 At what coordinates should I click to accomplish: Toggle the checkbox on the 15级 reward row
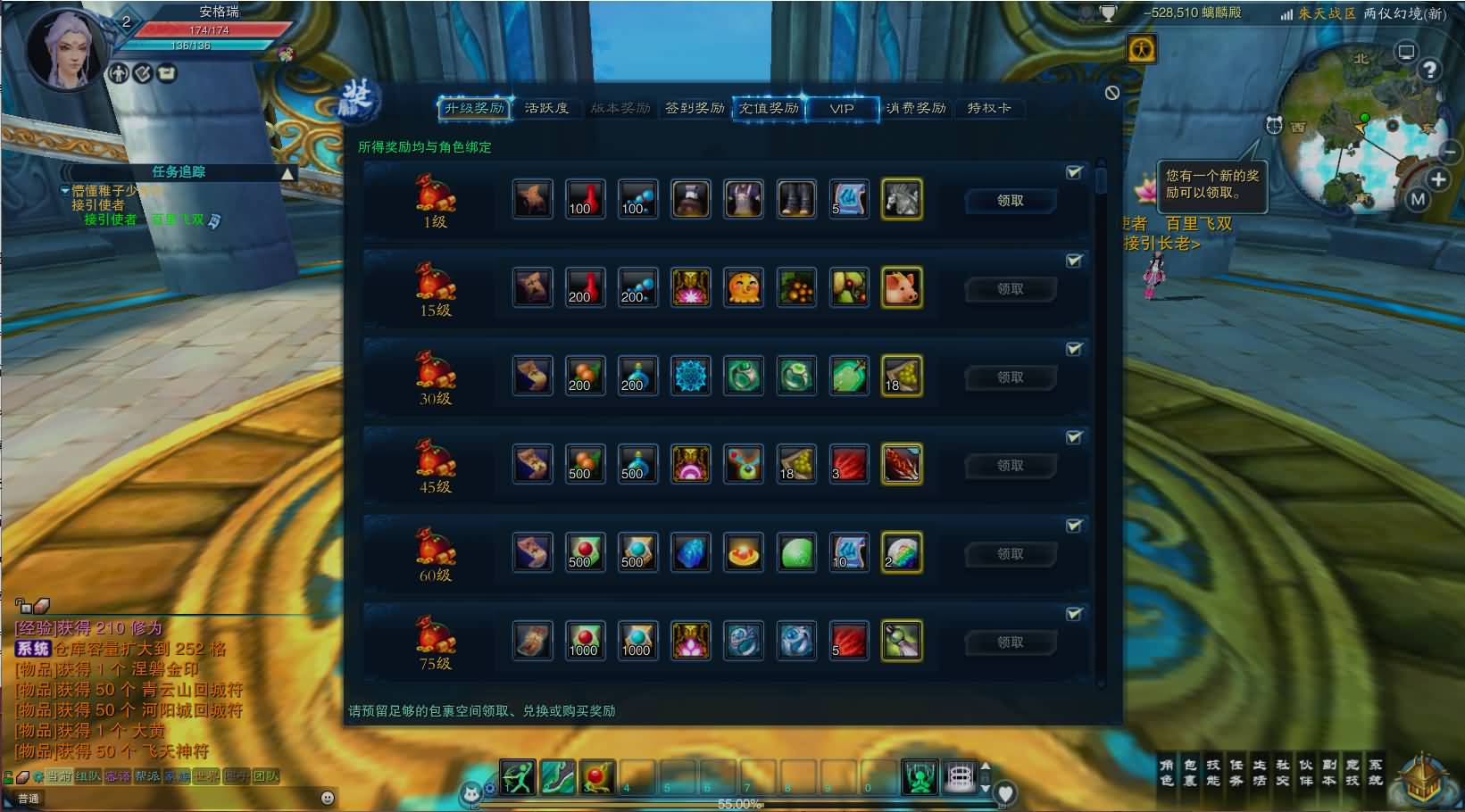(x=1074, y=261)
